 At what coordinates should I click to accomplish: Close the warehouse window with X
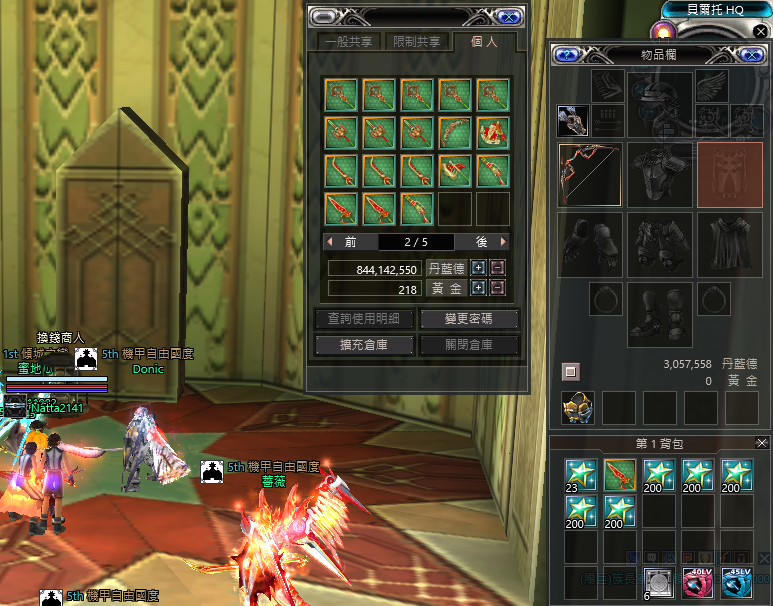pos(508,16)
